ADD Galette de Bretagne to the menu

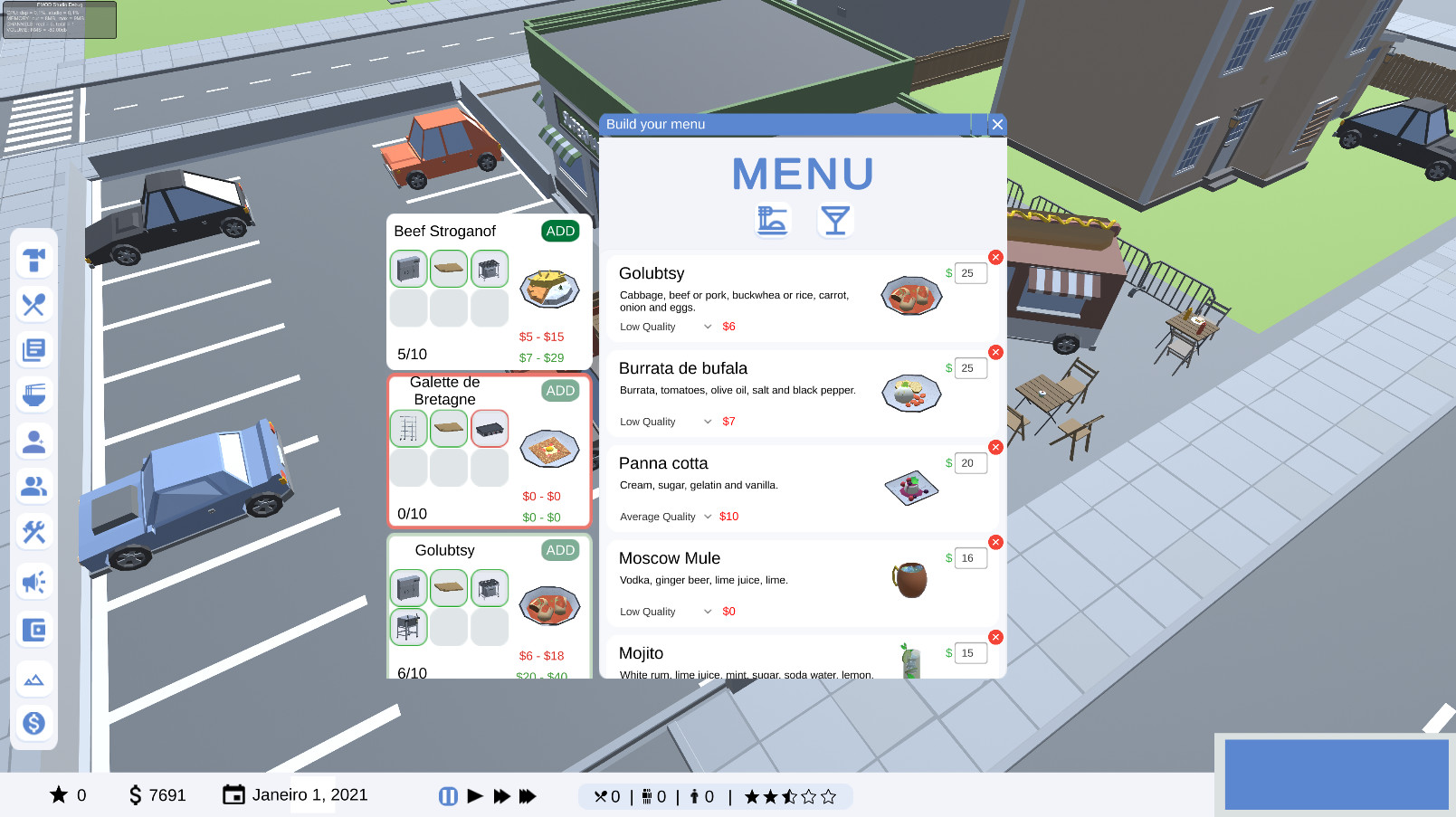tap(560, 391)
